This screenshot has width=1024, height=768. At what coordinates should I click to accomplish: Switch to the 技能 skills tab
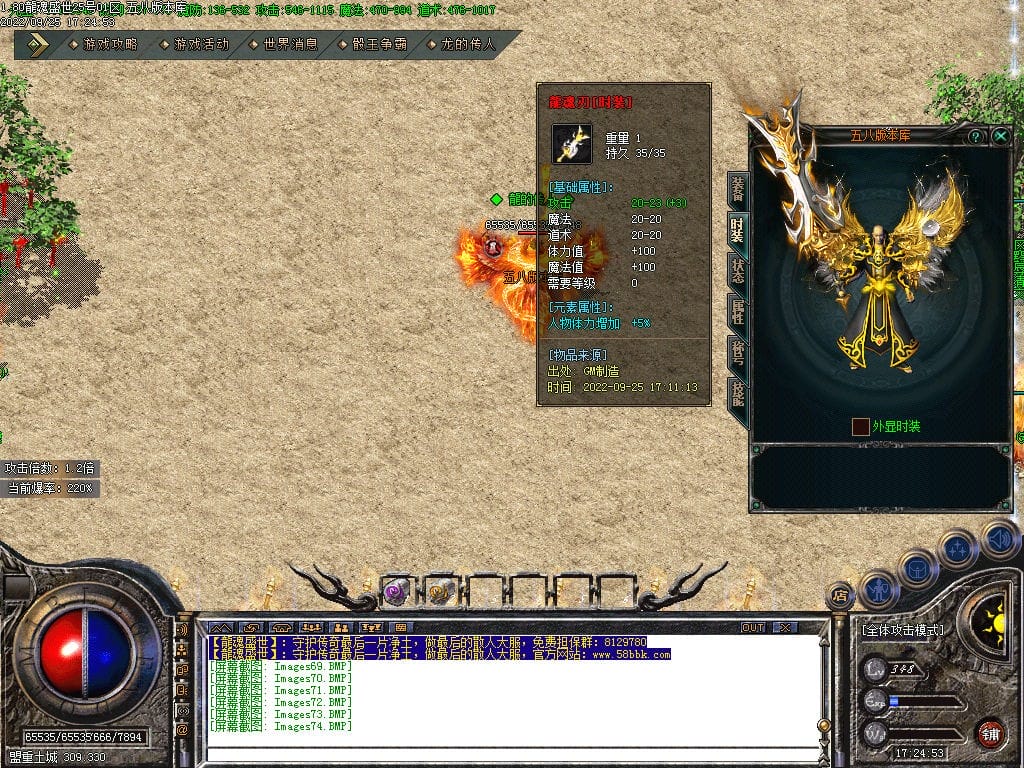click(737, 394)
